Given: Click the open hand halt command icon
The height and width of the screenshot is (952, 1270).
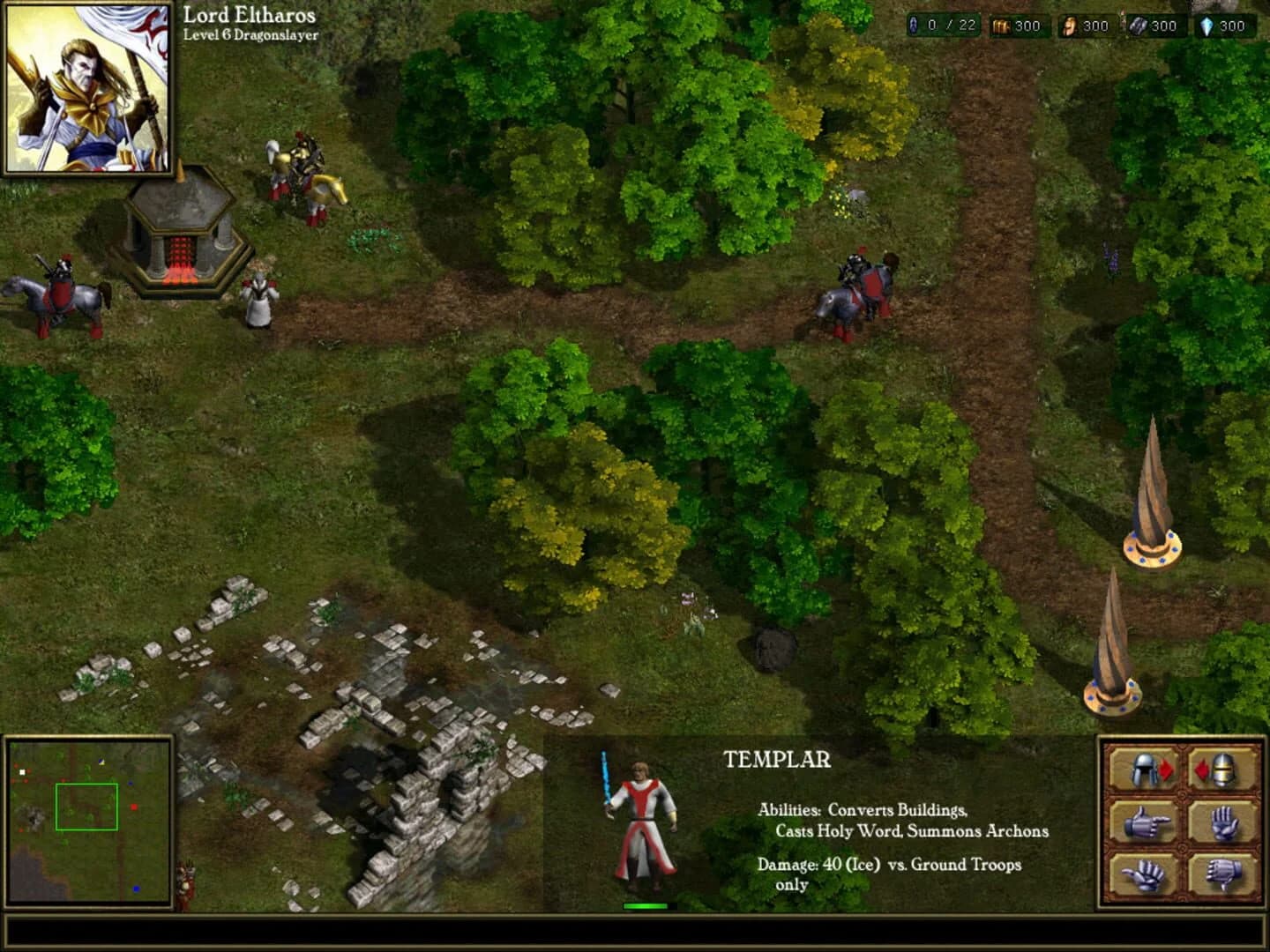Looking at the screenshot, I should [x=1224, y=822].
